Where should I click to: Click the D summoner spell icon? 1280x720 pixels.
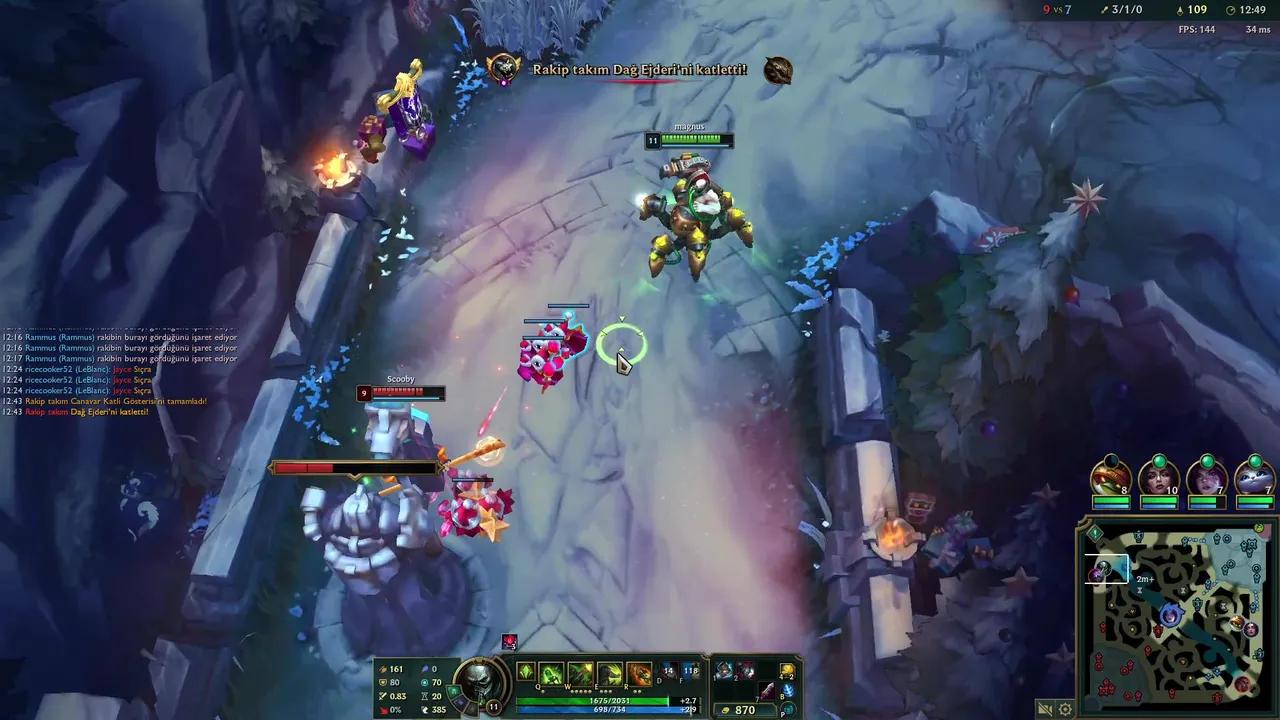pyautogui.click(x=666, y=671)
